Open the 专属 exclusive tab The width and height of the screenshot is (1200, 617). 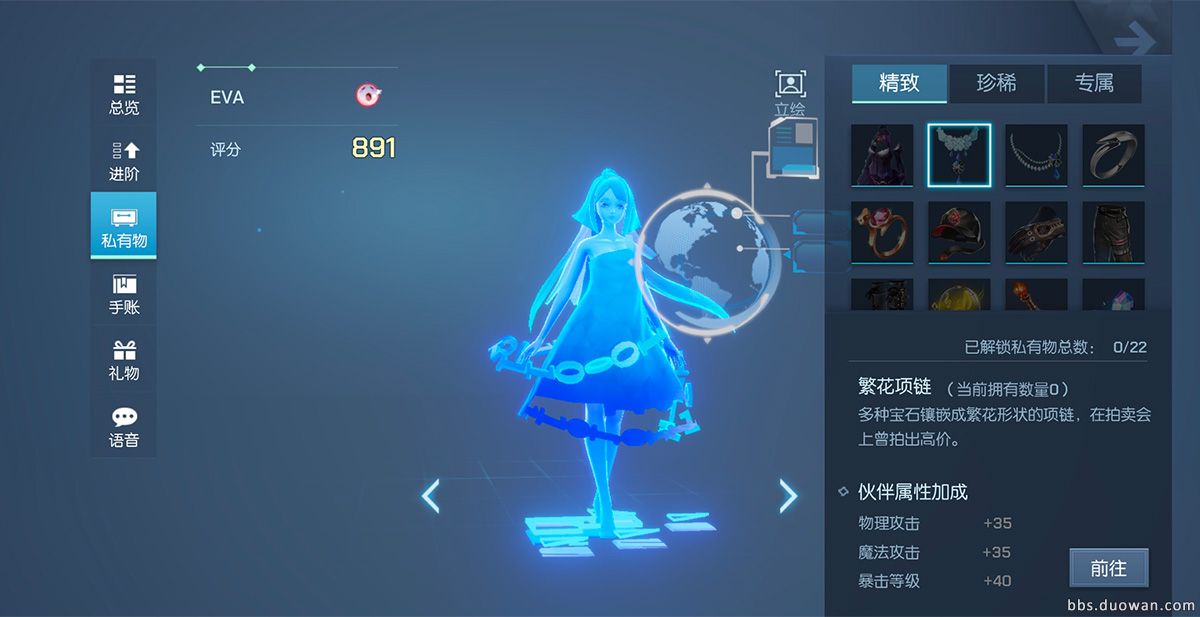pyautogui.click(x=1094, y=84)
